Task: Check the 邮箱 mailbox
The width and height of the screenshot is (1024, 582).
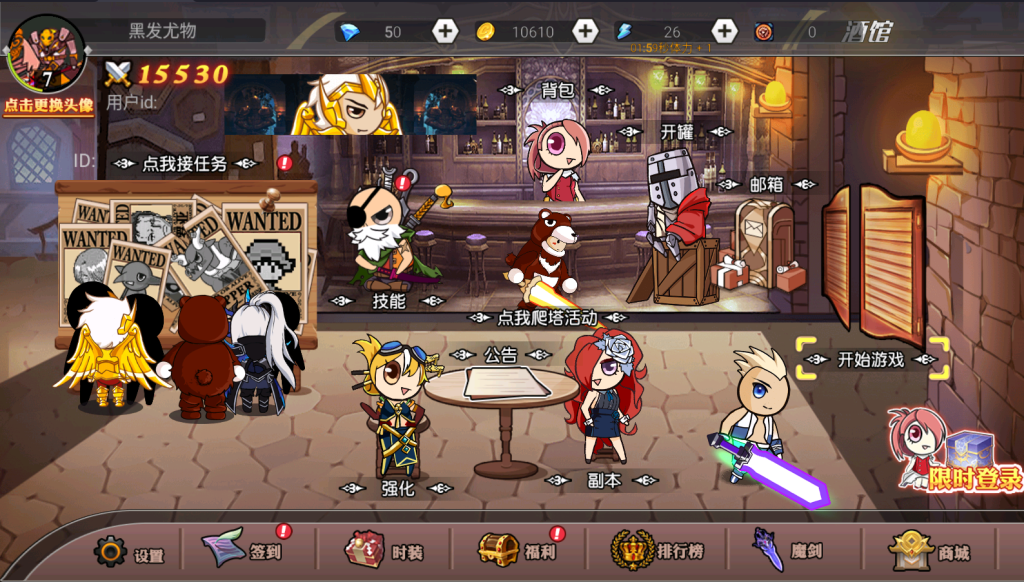Action: [x=766, y=184]
